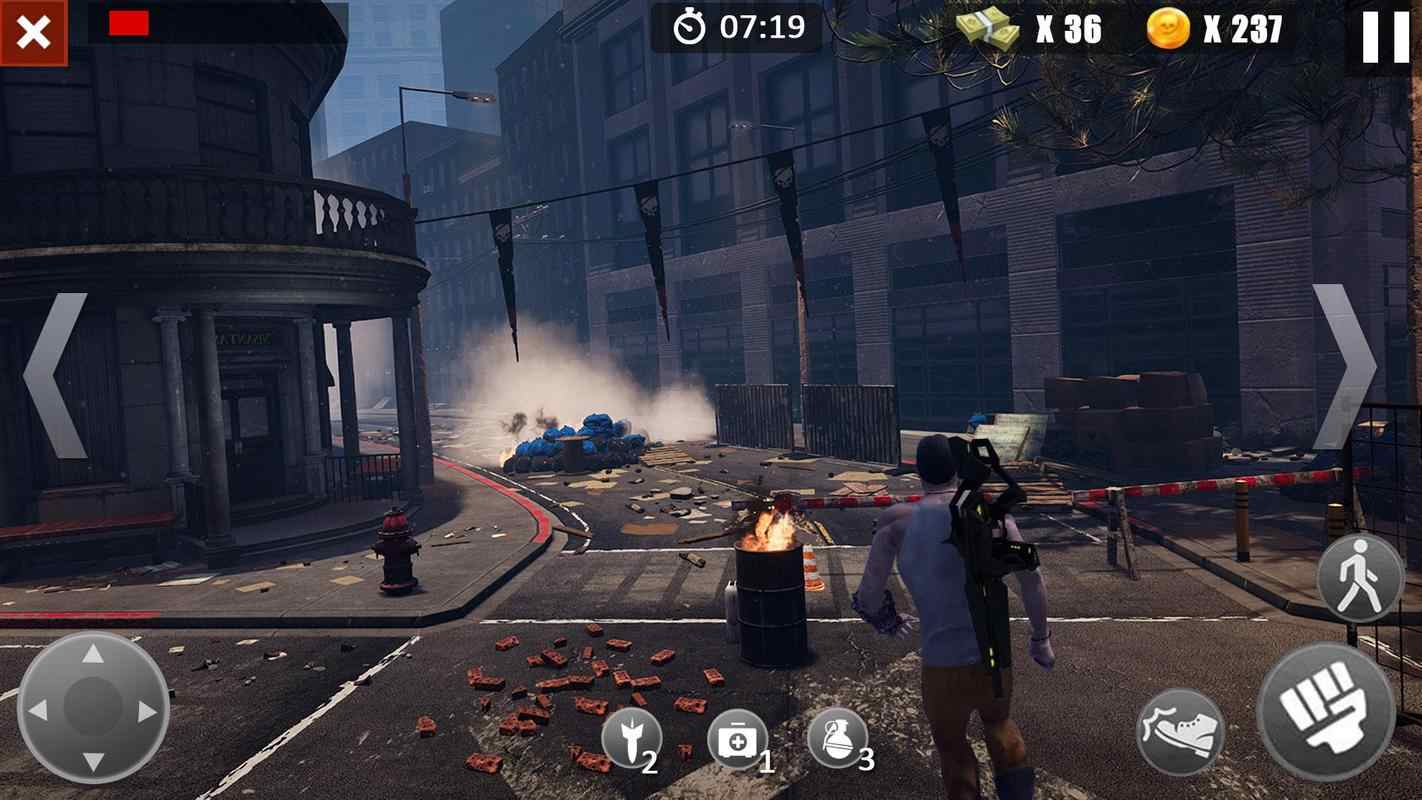Hit the fist punch attack button
Viewport: 1422px width, 800px height.
(1325, 710)
